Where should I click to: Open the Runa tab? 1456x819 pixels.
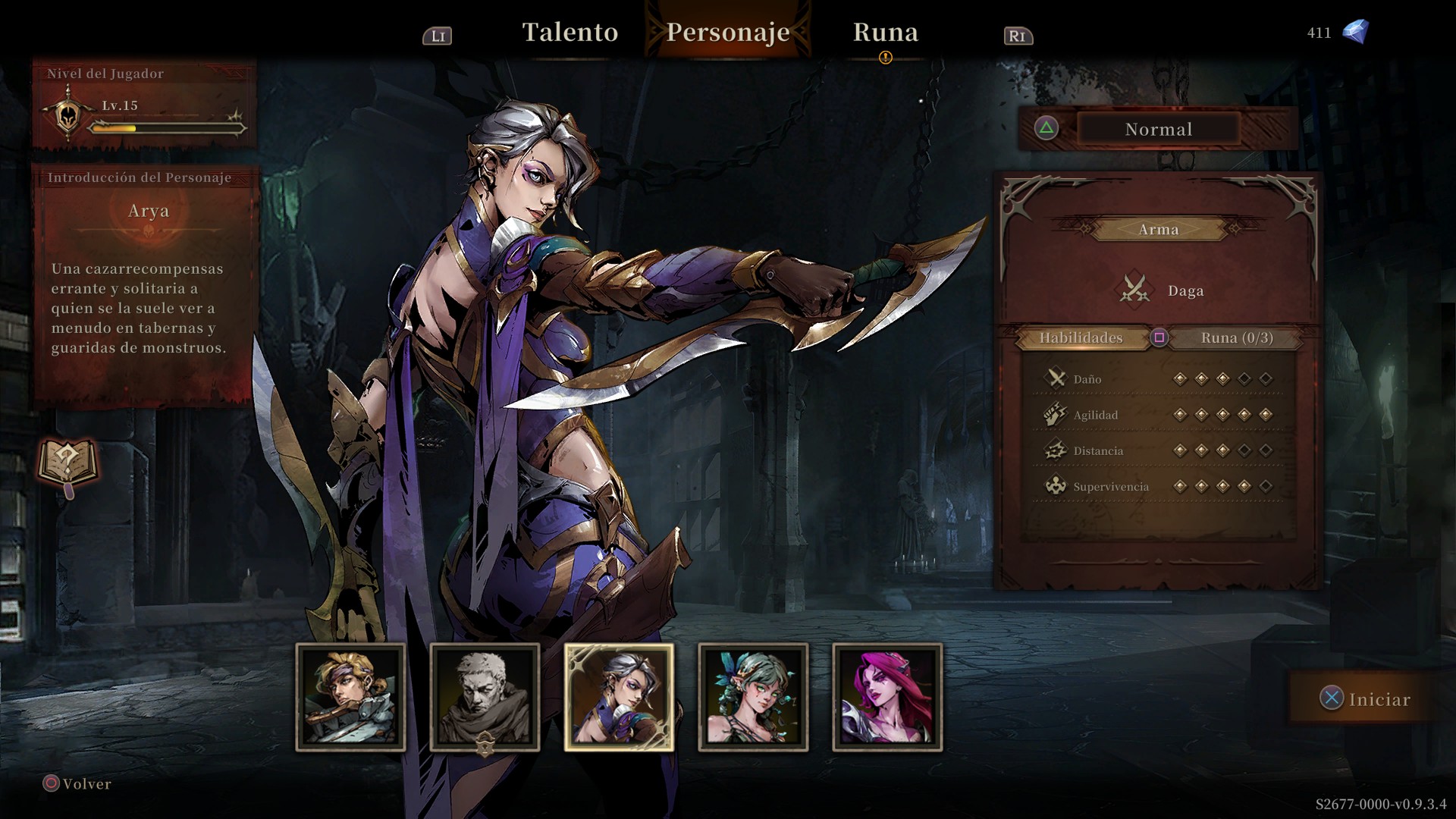click(885, 33)
